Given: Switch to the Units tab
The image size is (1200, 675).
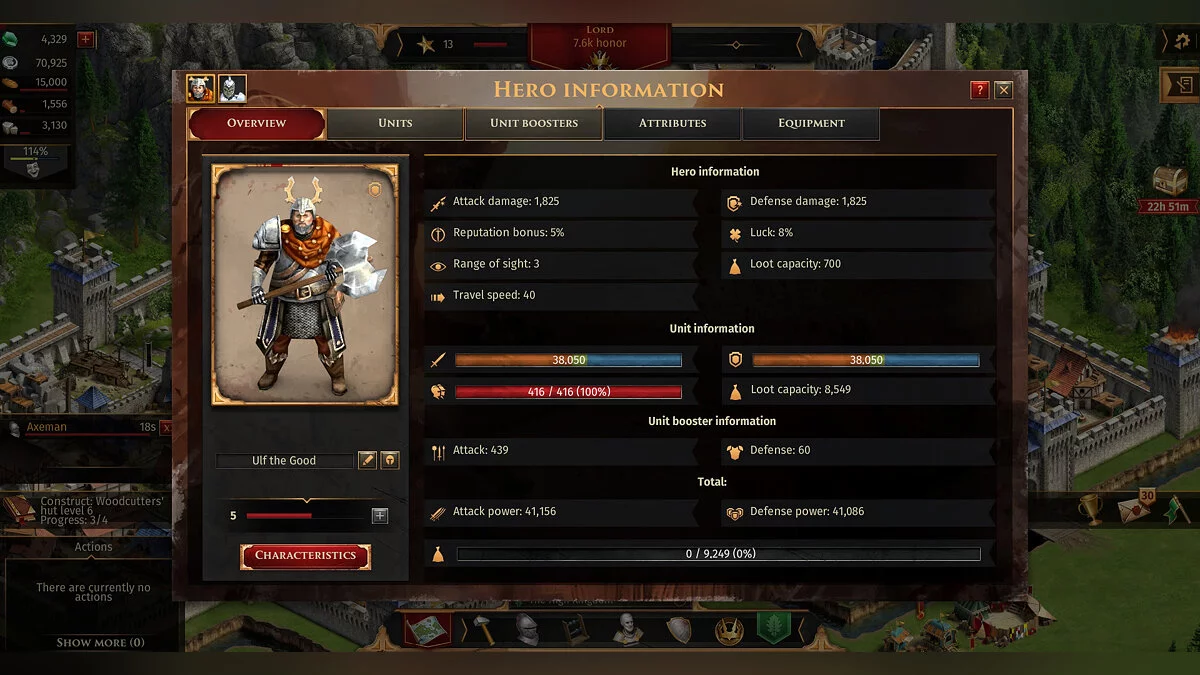Looking at the screenshot, I should coord(395,123).
